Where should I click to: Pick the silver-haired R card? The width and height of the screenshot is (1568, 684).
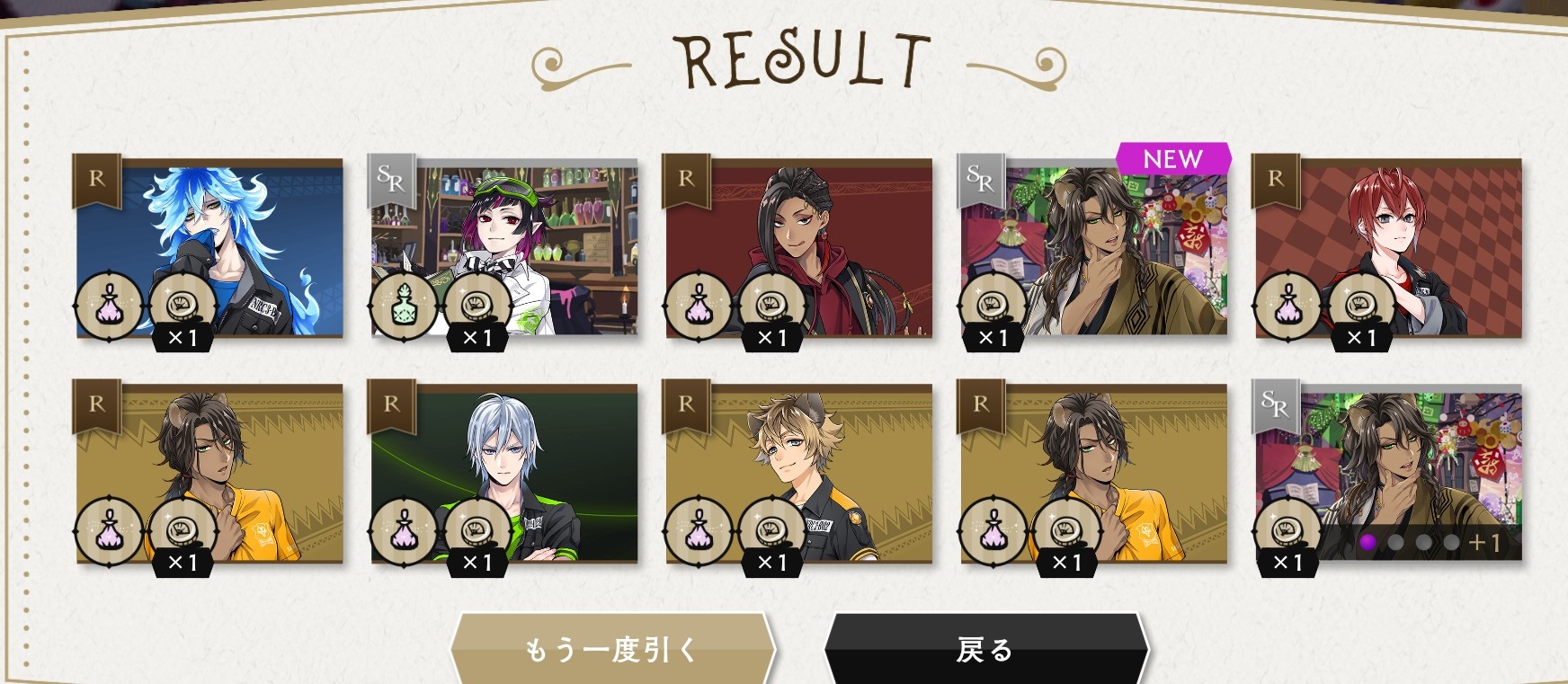(504, 474)
